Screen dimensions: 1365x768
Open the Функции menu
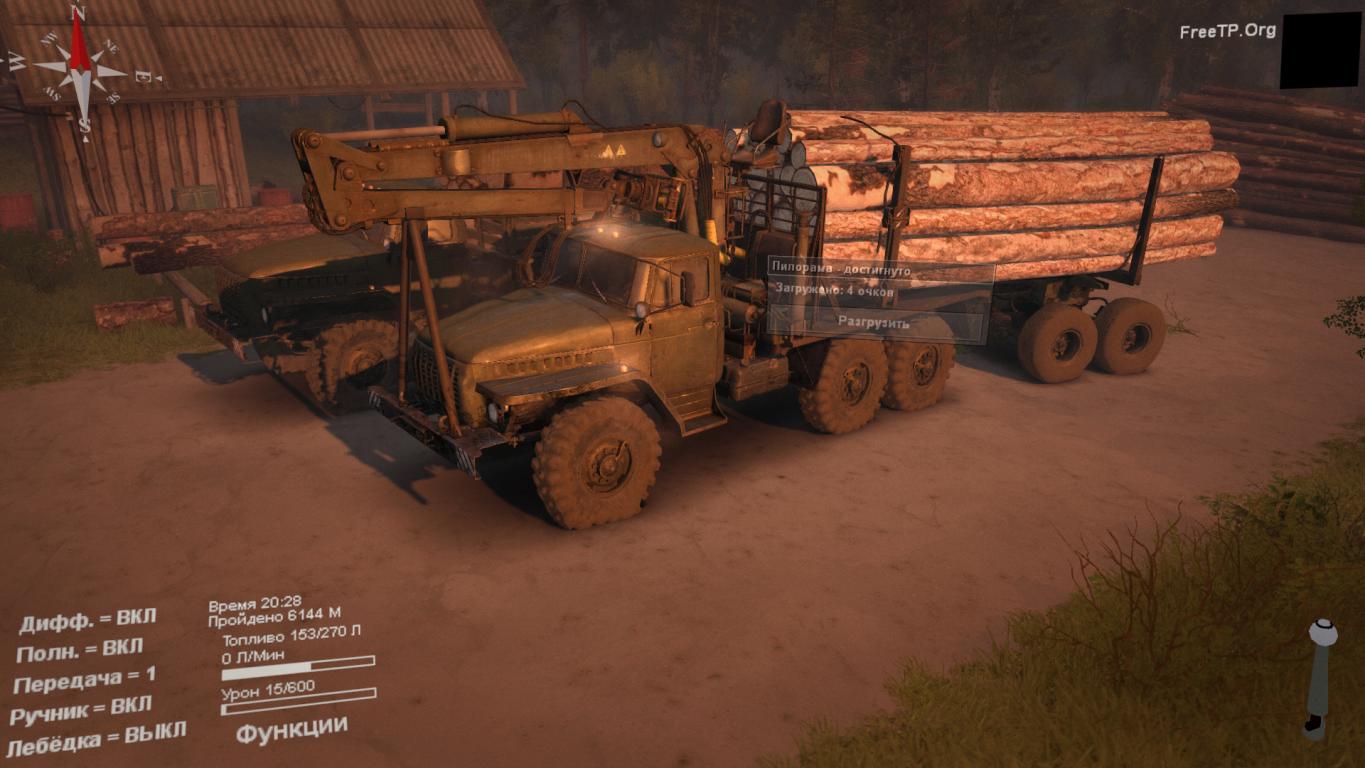coord(292,728)
